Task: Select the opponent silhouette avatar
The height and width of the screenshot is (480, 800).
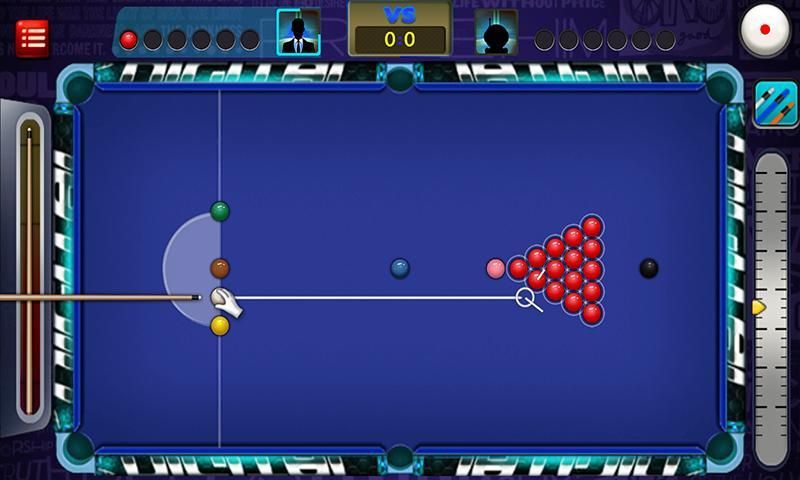Action: tap(496, 32)
